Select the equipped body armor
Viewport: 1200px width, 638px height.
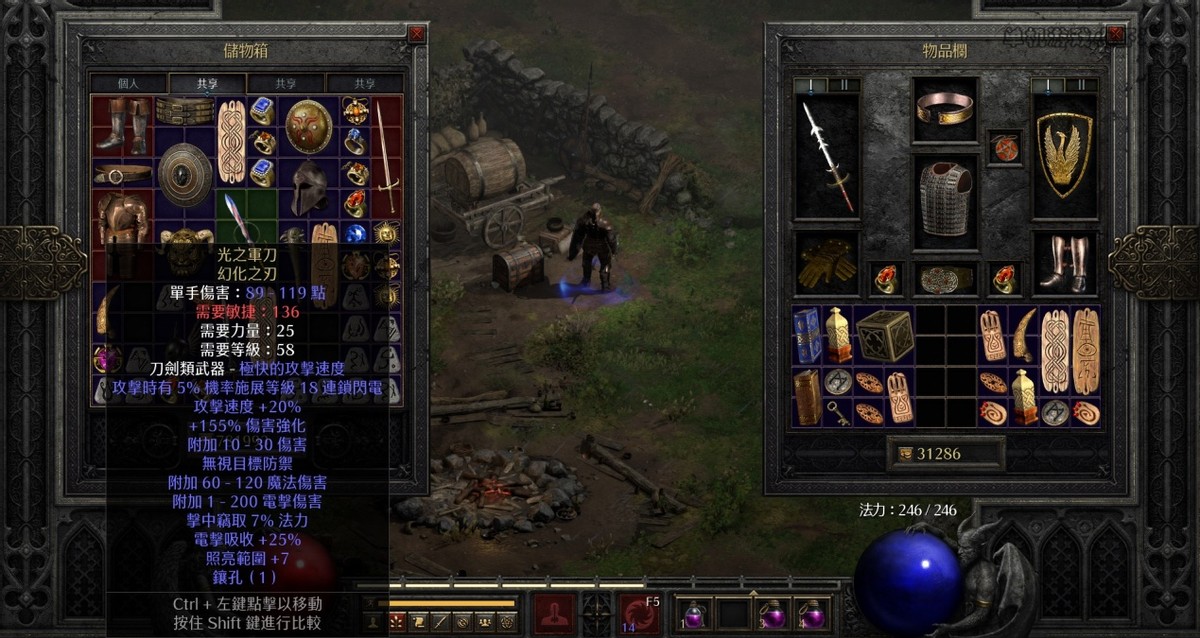[945, 197]
